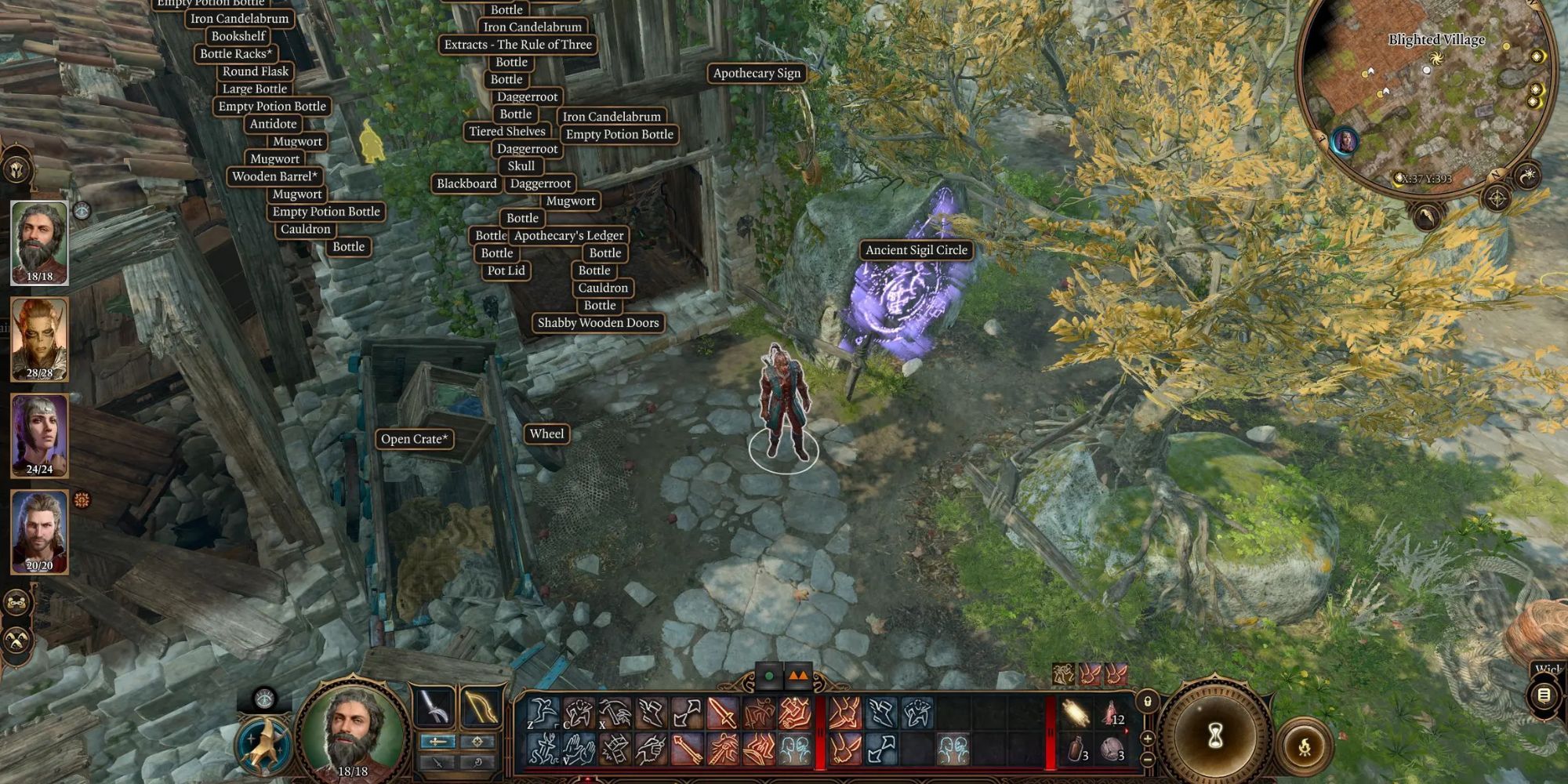Click the minus to collapse a hotbar row
Image resolution: width=1568 pixels, height=784 pixels.
point(1148,759)
